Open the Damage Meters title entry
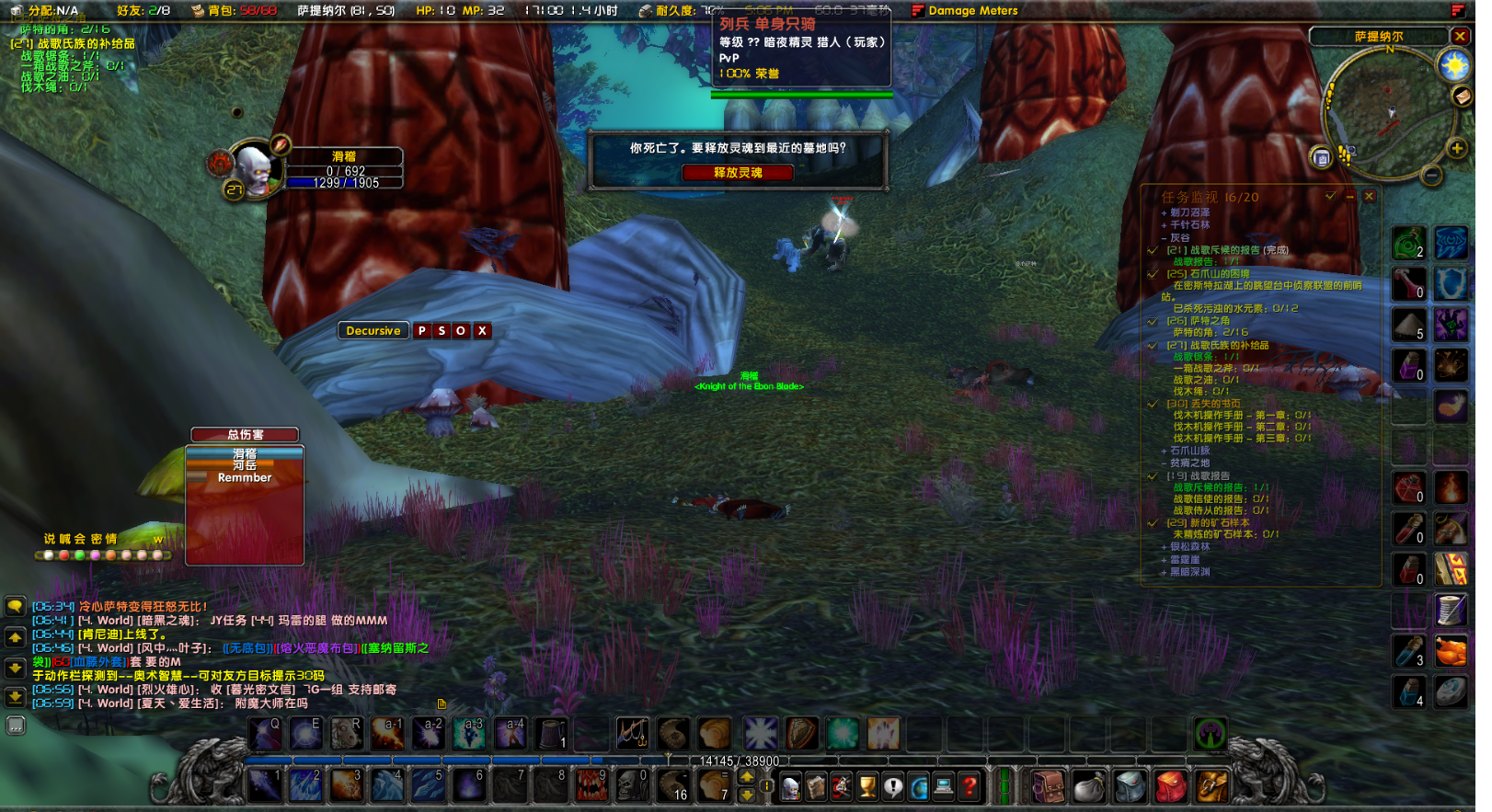 pos(972,11)
